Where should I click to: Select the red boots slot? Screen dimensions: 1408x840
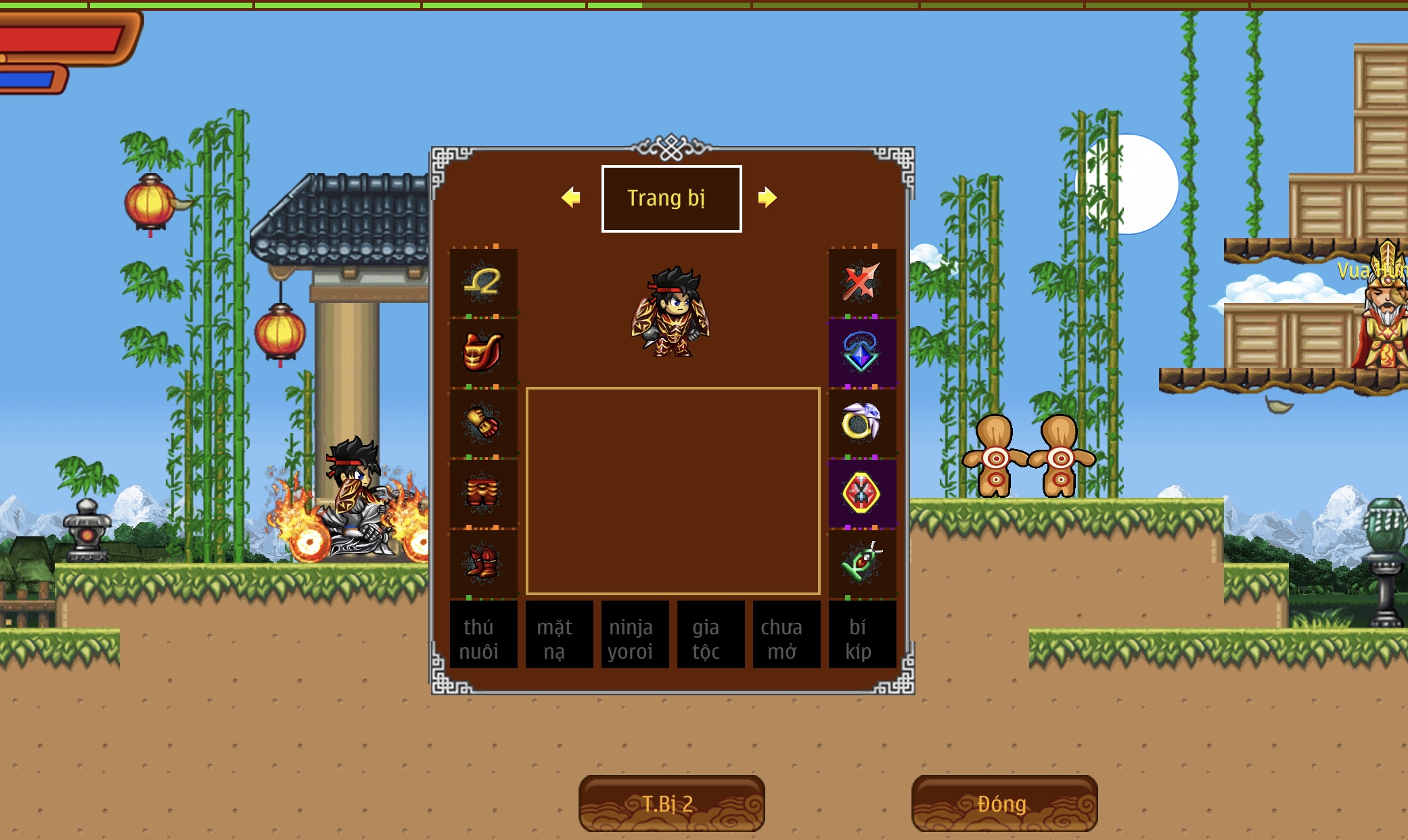tap(483, 563)
